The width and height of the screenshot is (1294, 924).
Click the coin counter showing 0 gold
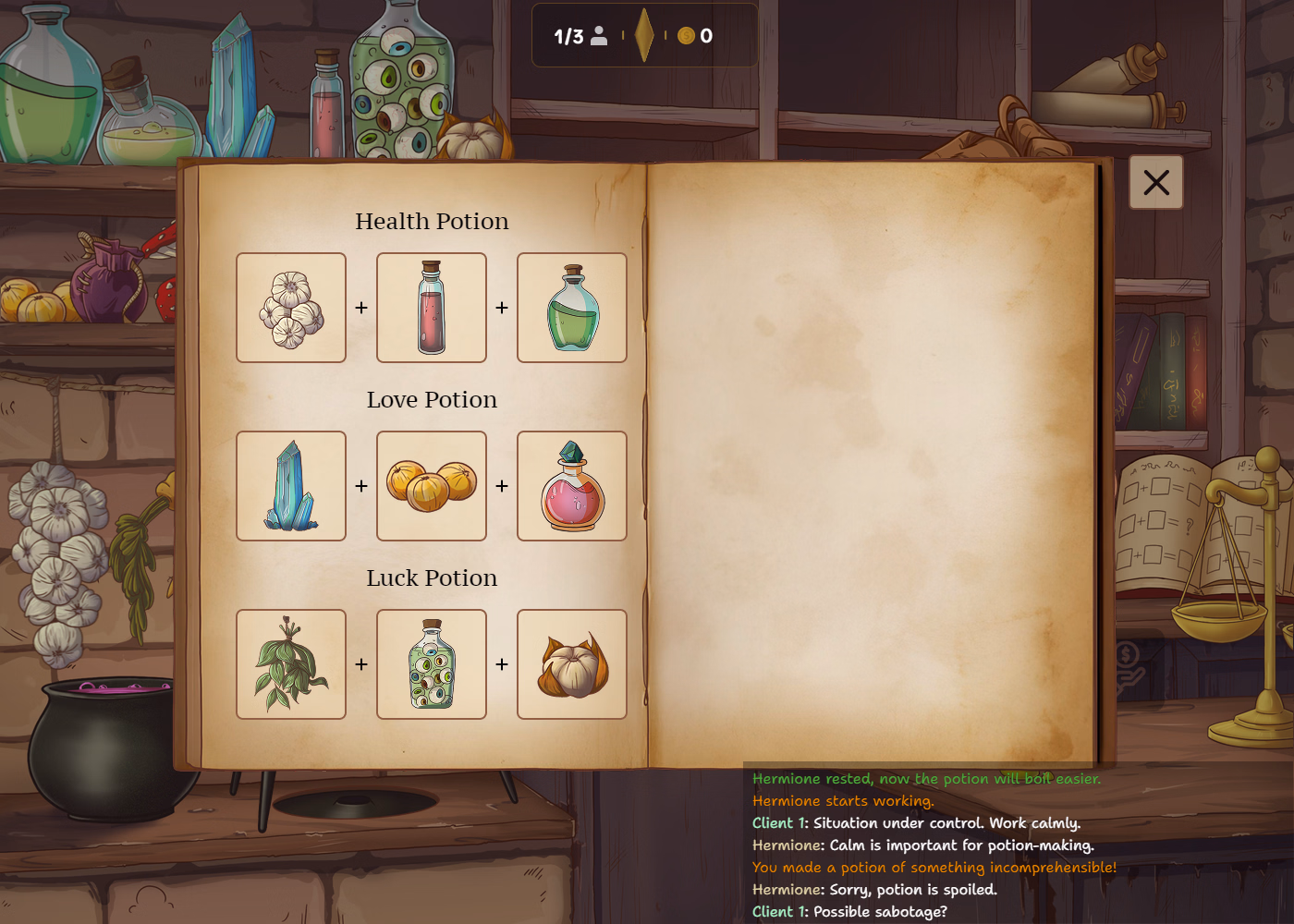pos(700,37)
